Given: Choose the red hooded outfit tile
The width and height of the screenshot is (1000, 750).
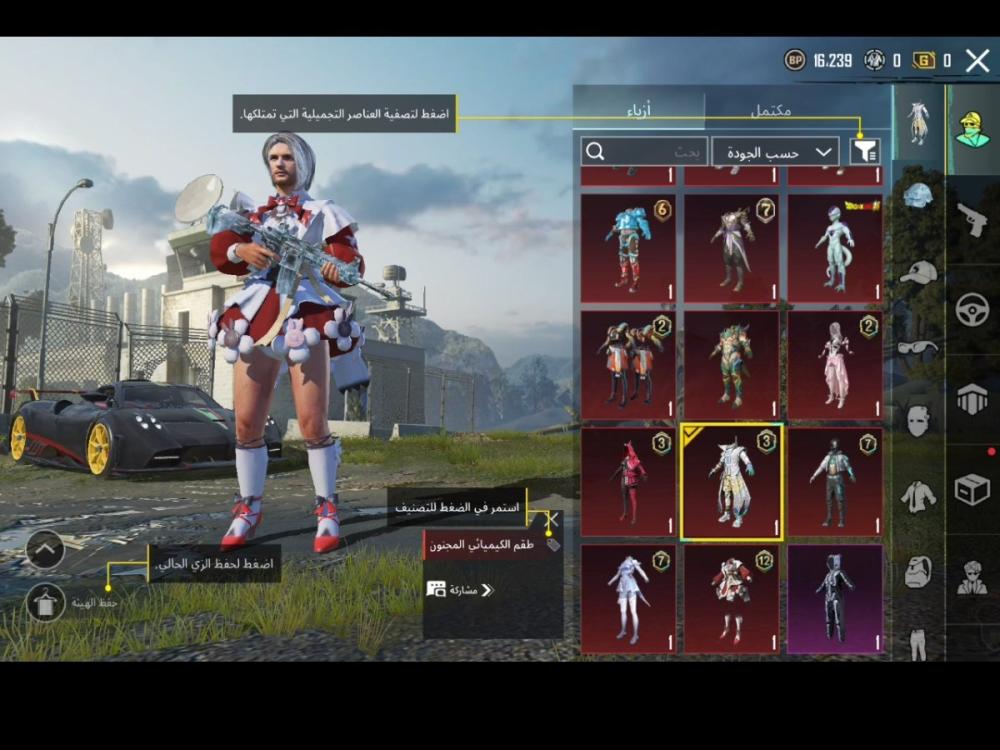Looking at the screenshot, I should (628, 482).
